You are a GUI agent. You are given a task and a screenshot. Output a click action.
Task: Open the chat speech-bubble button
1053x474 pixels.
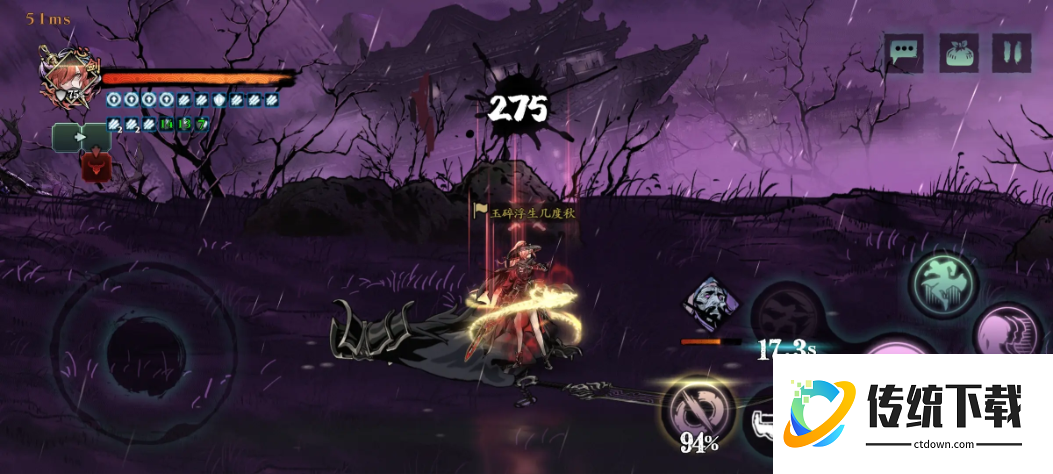(902, 52)
